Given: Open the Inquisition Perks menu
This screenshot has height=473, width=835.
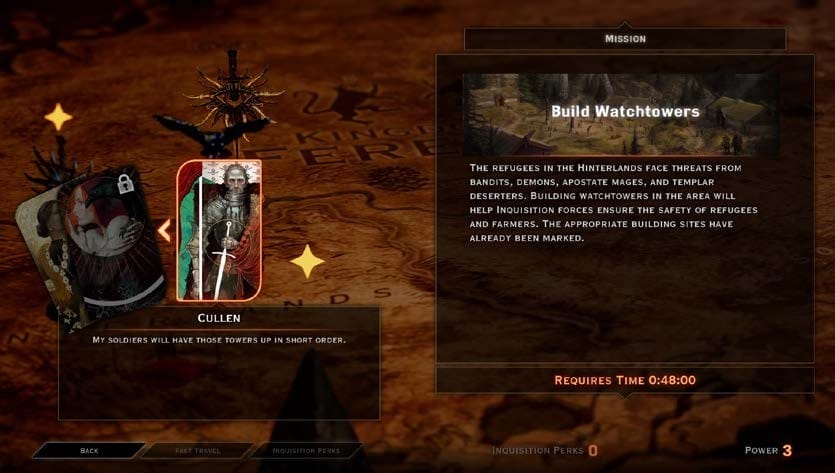Looking at the screenshot, I should tap(305, 451).
